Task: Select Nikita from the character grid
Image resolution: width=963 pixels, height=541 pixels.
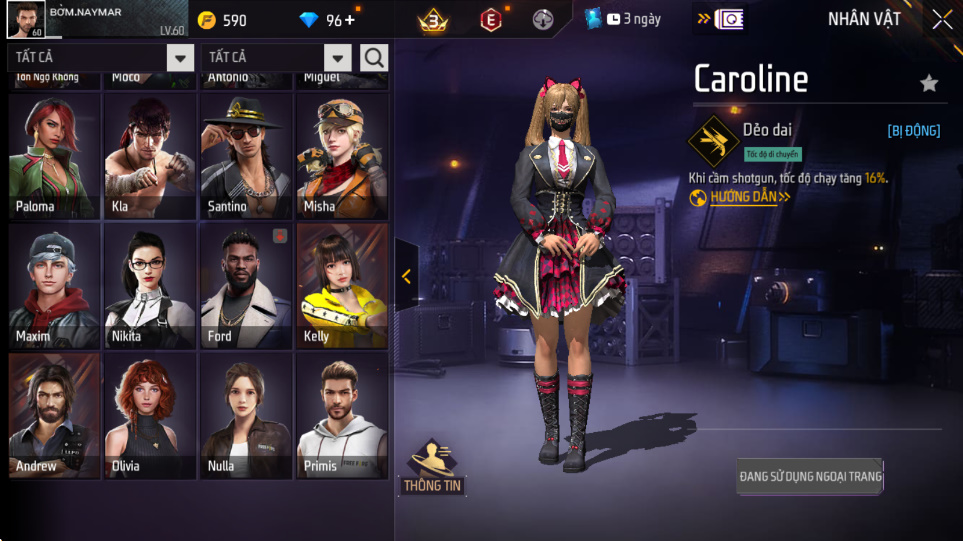Action: 150,286
